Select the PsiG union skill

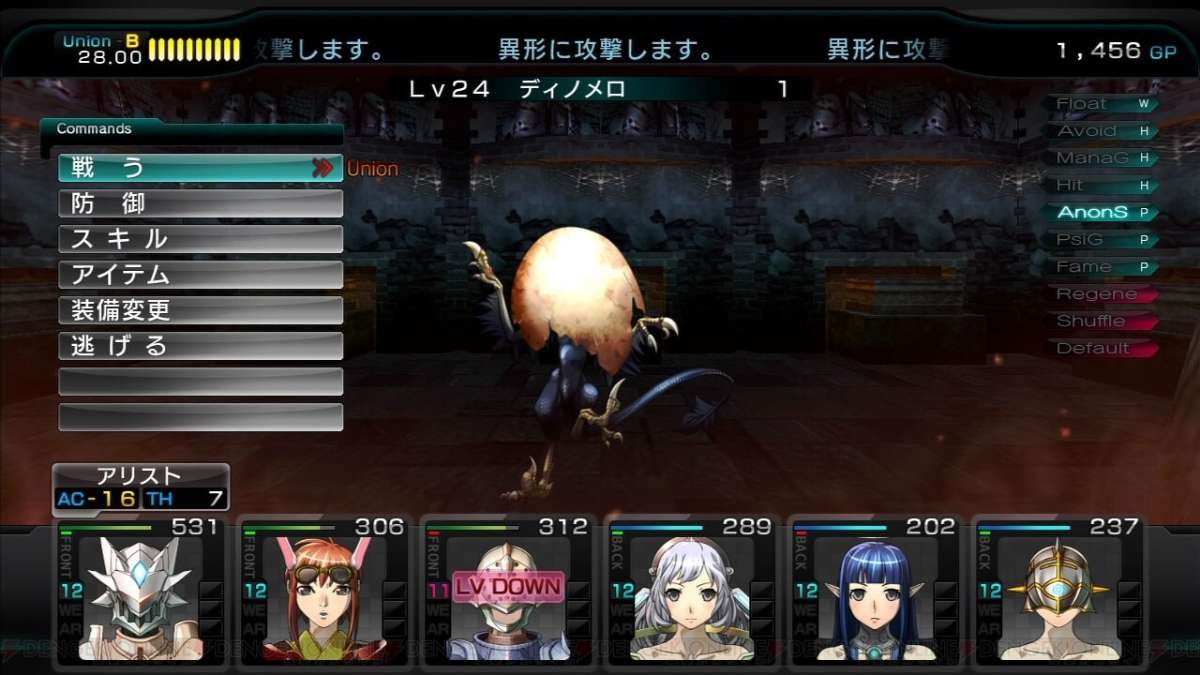[x=1100, y=240]
